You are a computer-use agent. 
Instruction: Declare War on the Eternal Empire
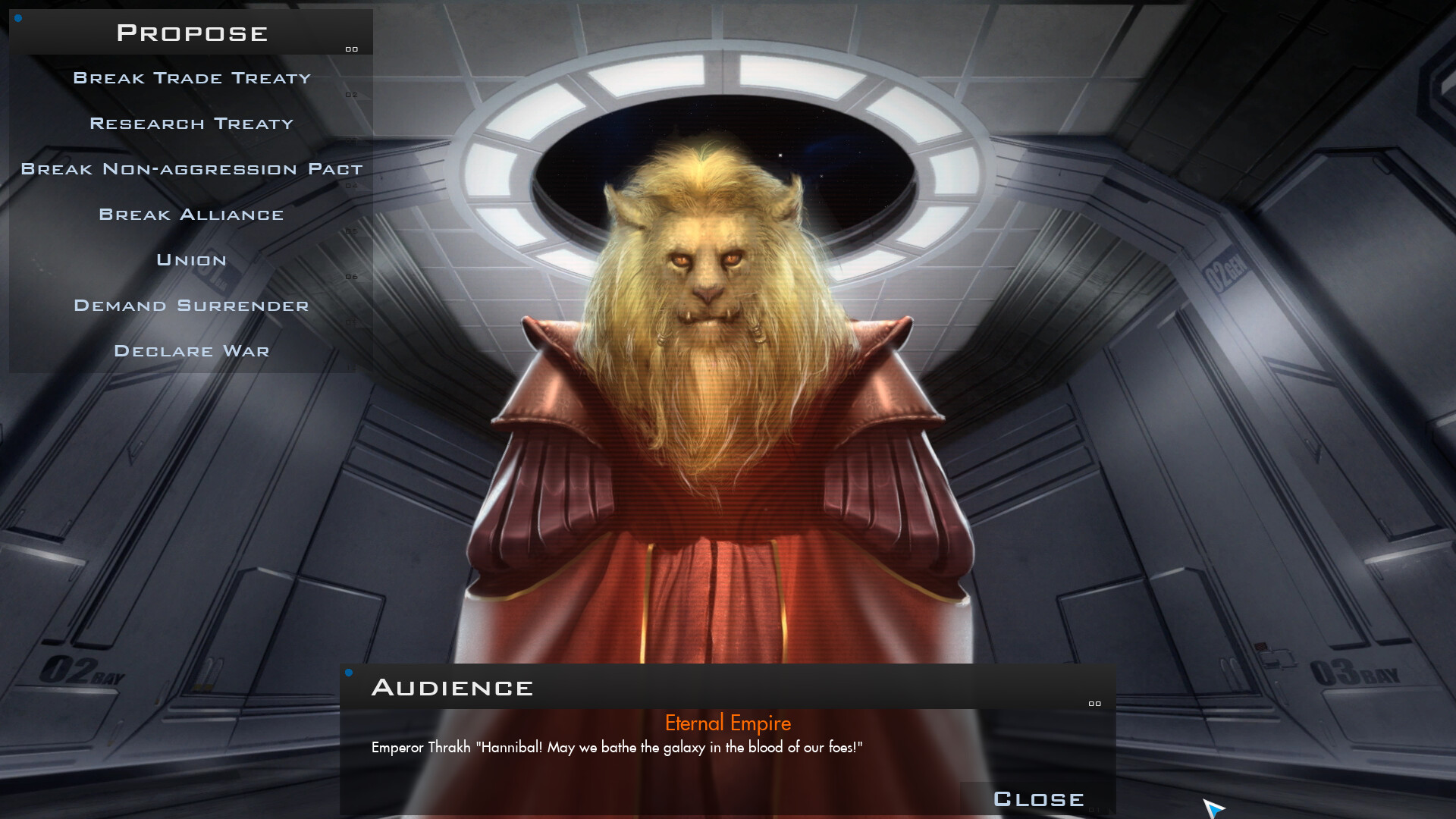coord(191,351)
